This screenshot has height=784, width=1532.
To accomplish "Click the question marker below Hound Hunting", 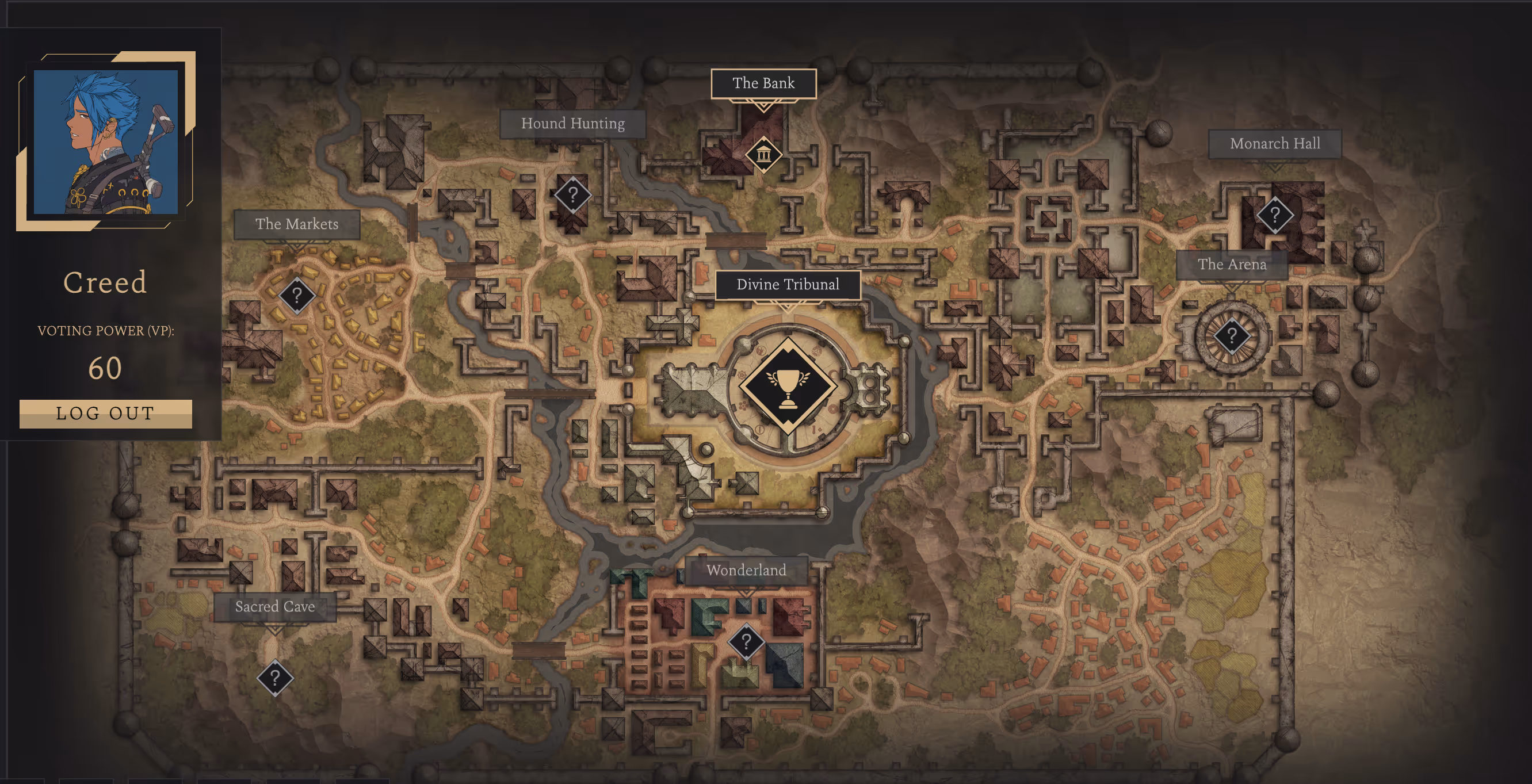I will 572,194.
